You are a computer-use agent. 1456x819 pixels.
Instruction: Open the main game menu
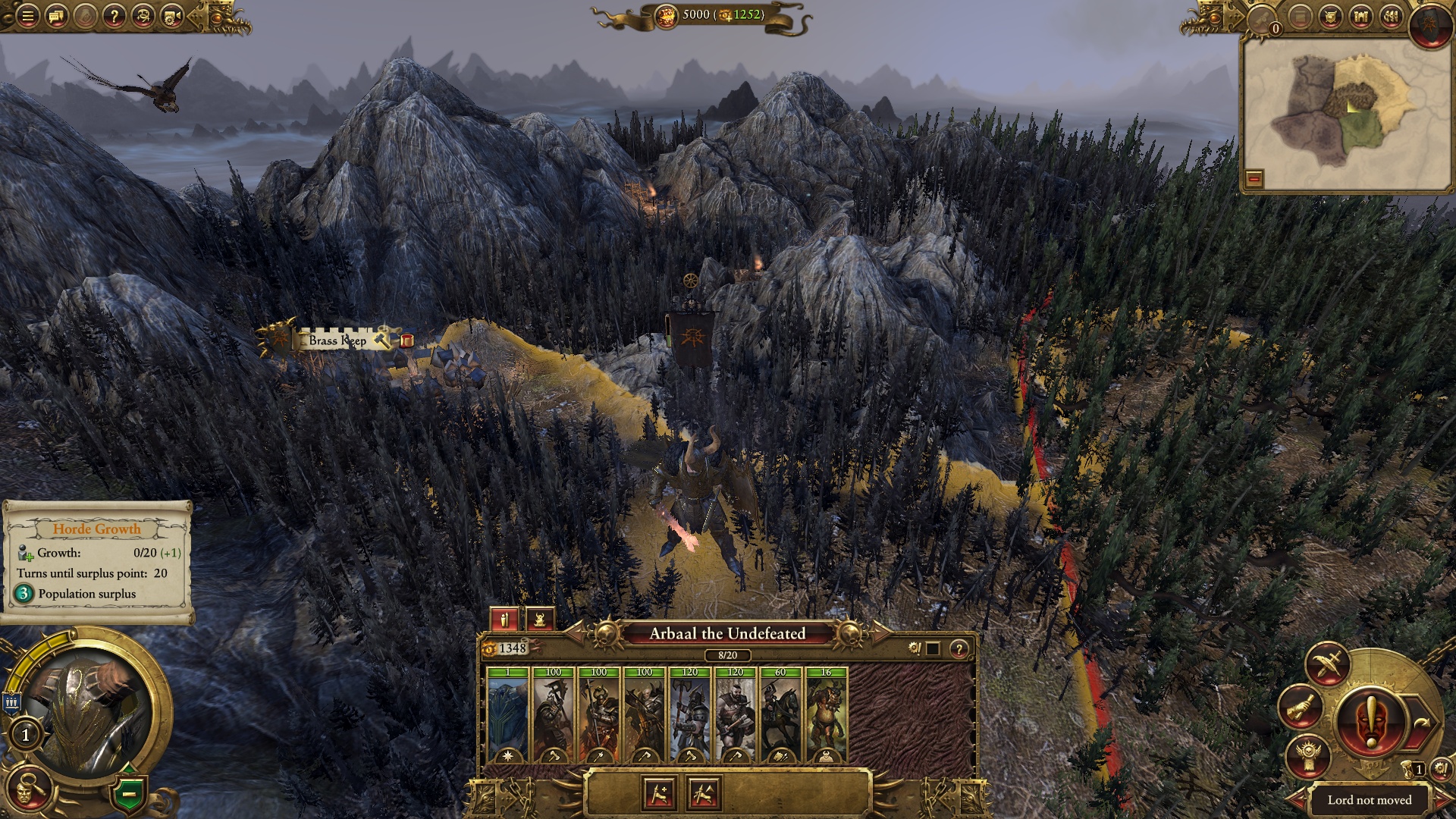(x=27, y=16)
